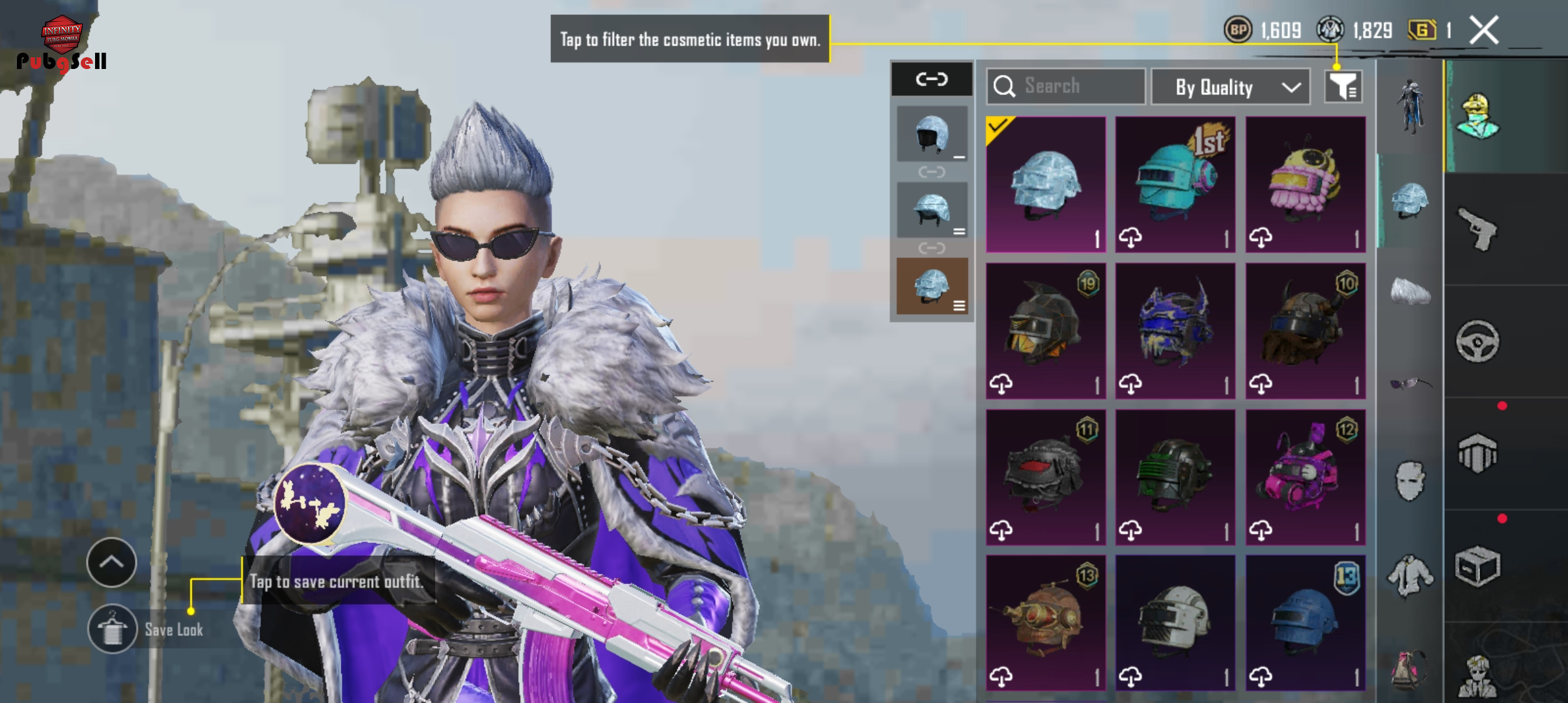Select the yellow and pink bee helmet
This screenshot has width=1568, height=703.
(x=1305, y=184)
